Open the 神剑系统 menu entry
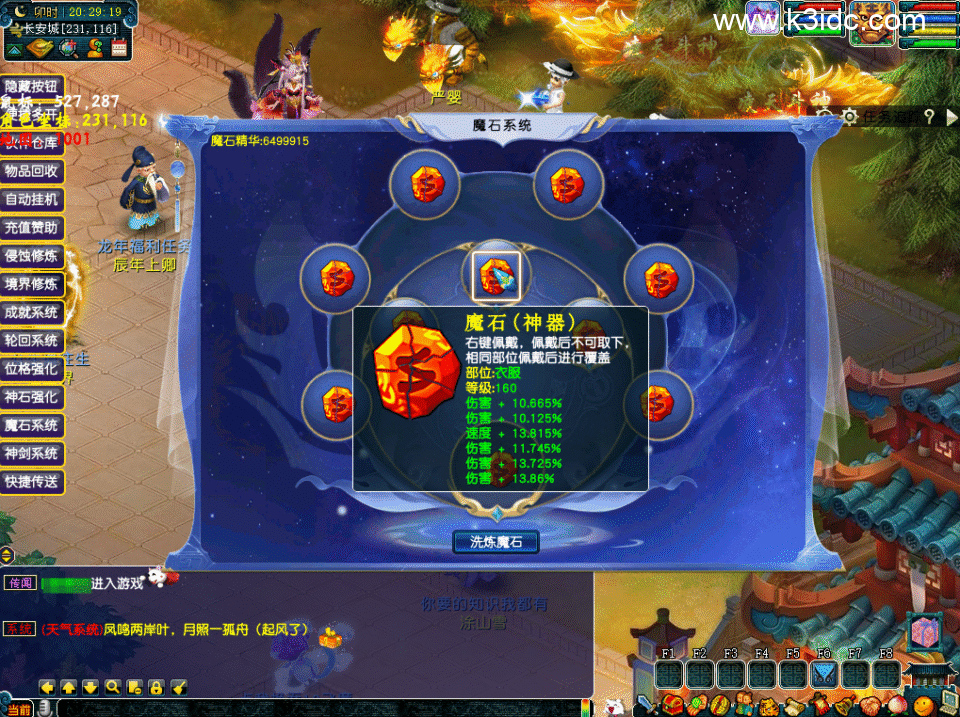 pyautogui.click(x=33, y=454)
